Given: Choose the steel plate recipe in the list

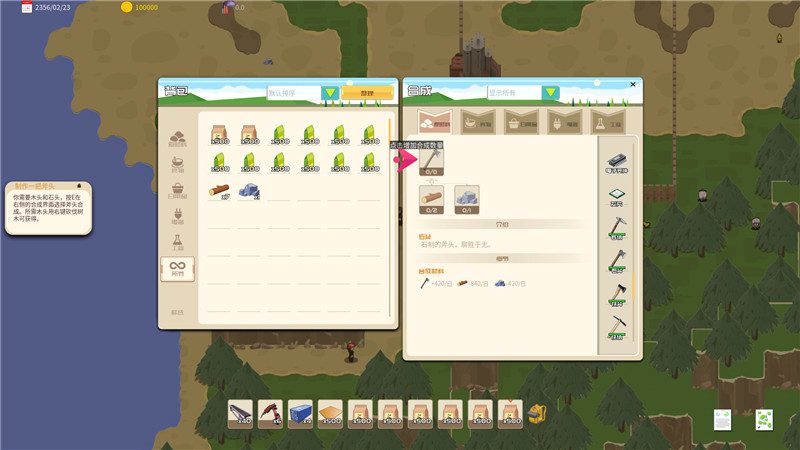Looking at the screenshot, I should click(x=616, y=161).
